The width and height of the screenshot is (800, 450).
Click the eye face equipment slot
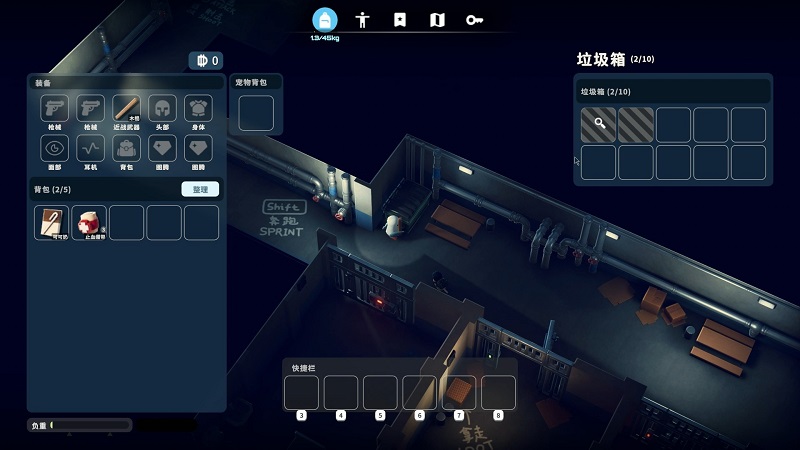(54, 149)
